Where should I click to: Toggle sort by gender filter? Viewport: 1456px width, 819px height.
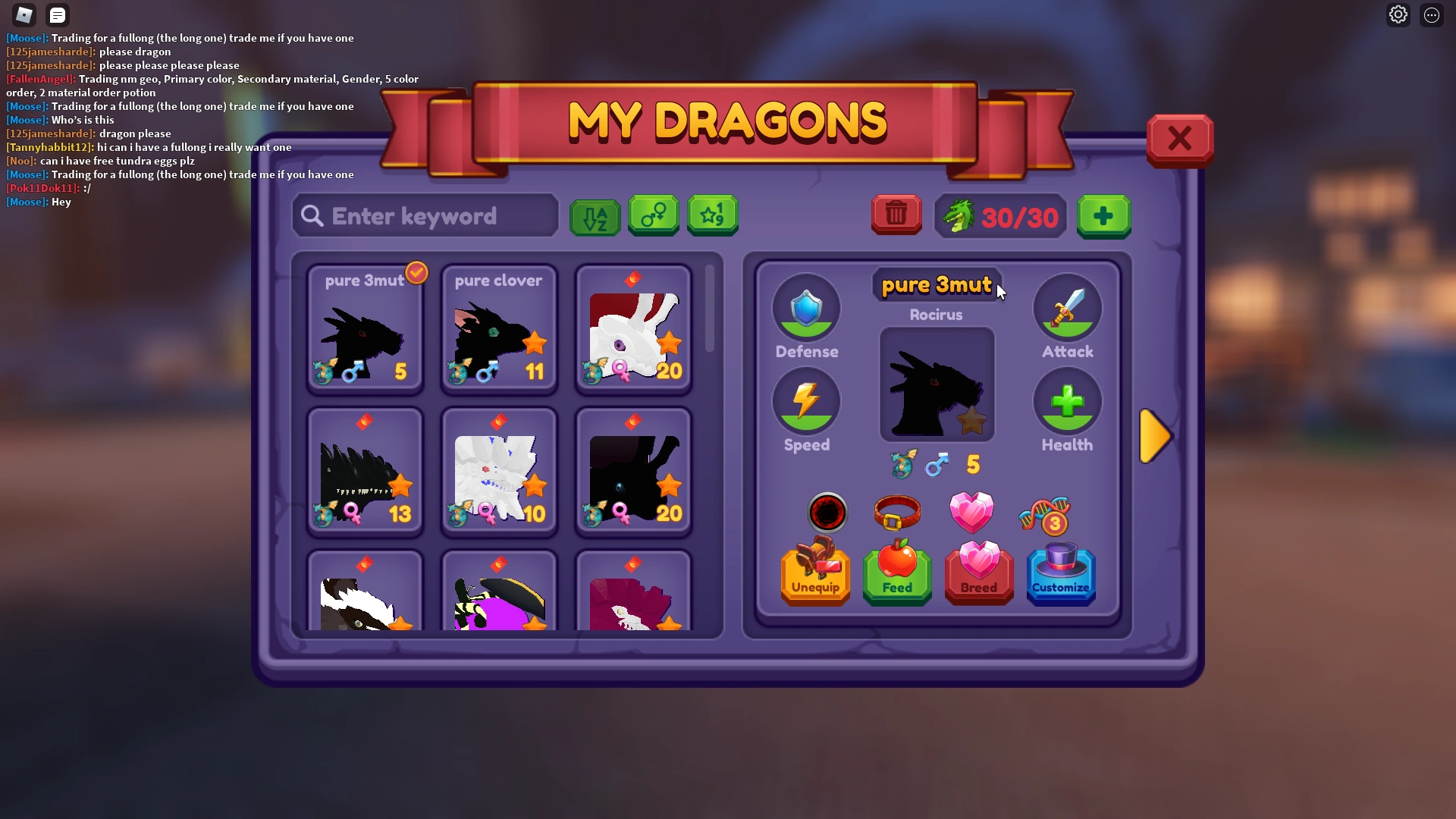[x=653, y=215]
